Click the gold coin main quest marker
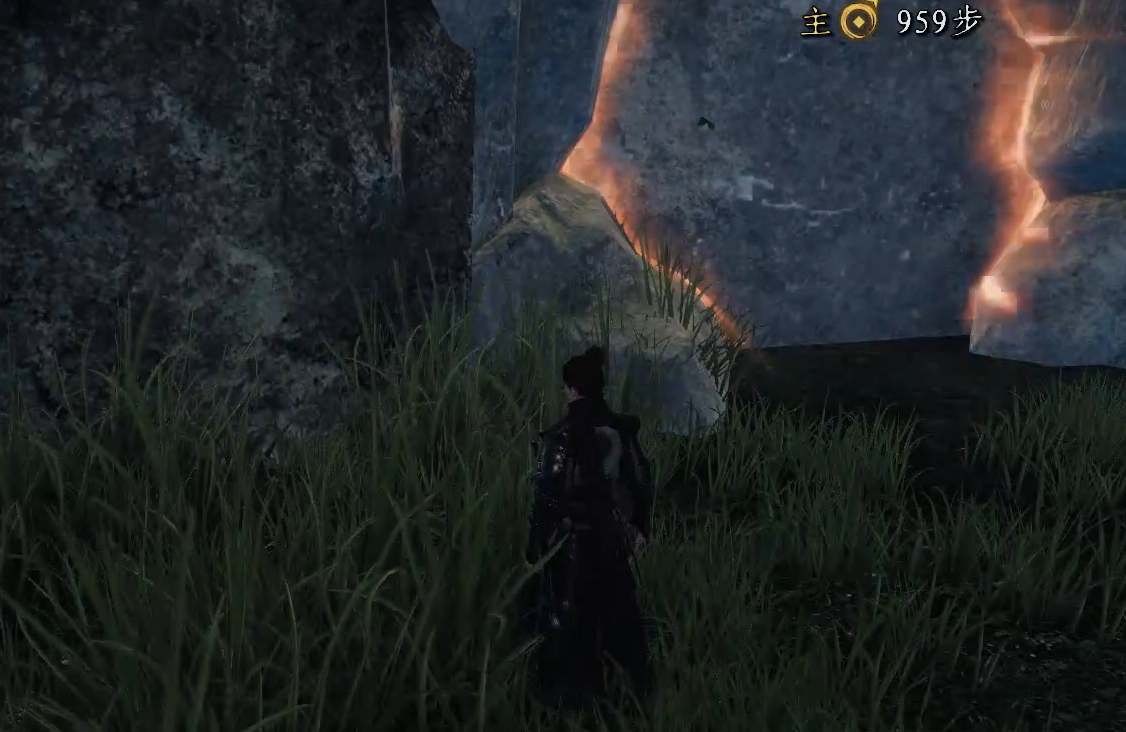Viewport: 1126px width, 732px height. tap(858, 21)
